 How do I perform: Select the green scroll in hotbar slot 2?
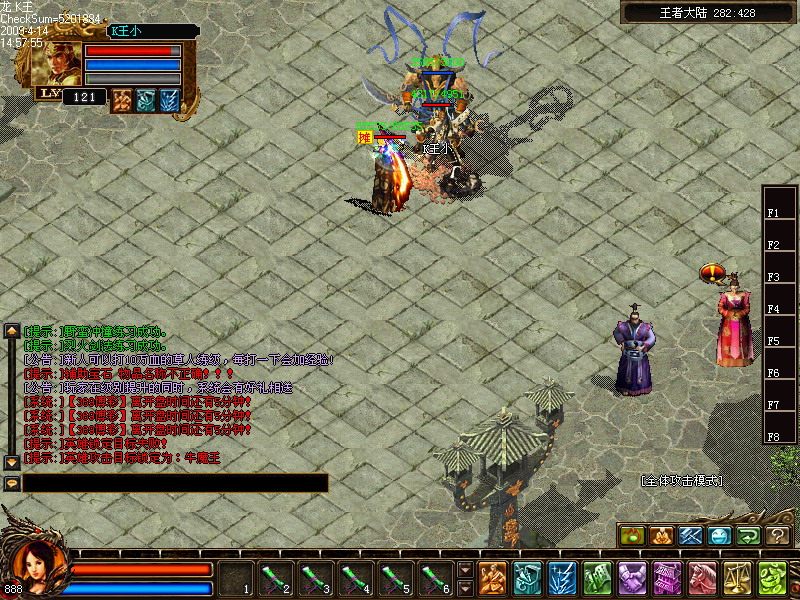tap(275, 578)
